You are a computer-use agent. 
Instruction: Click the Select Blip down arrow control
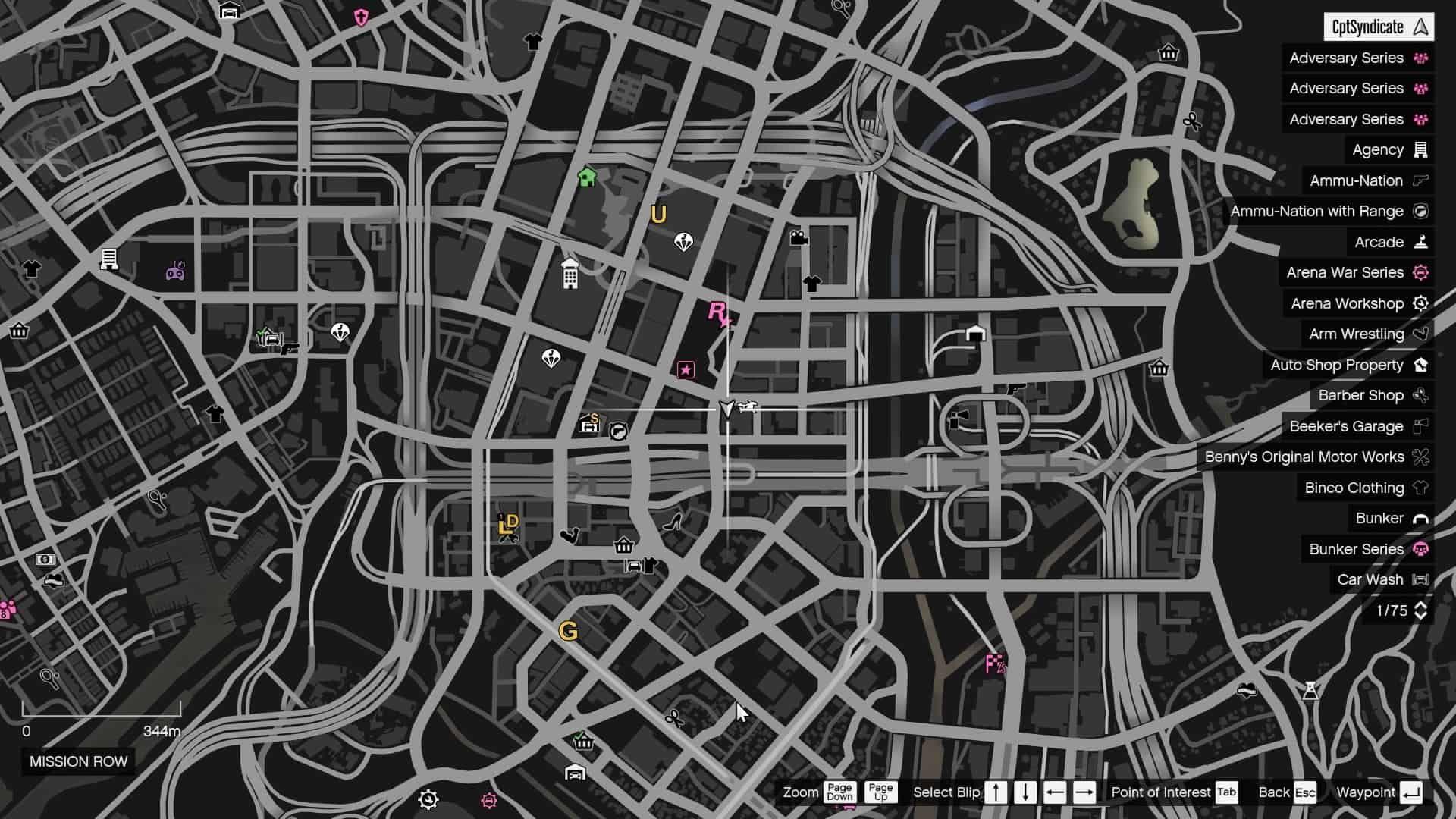point(1025,792)
